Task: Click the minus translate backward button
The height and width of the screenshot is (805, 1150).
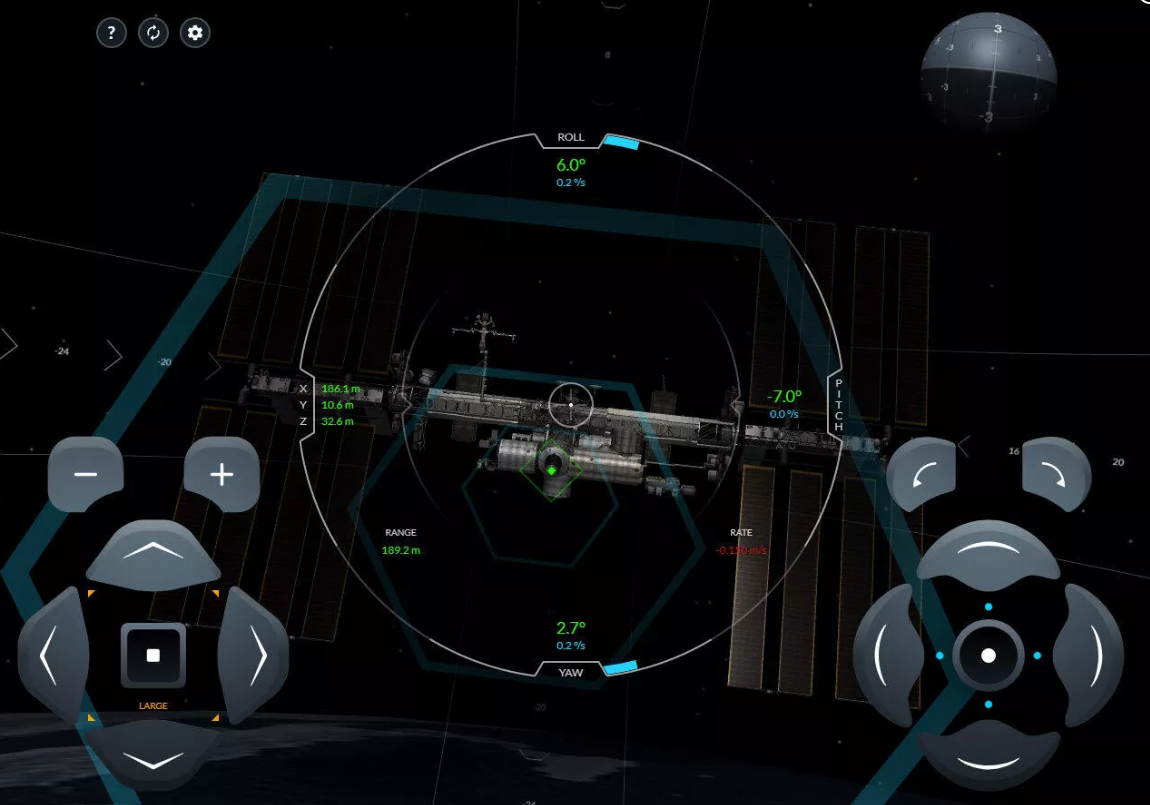Action: point(86,474)
